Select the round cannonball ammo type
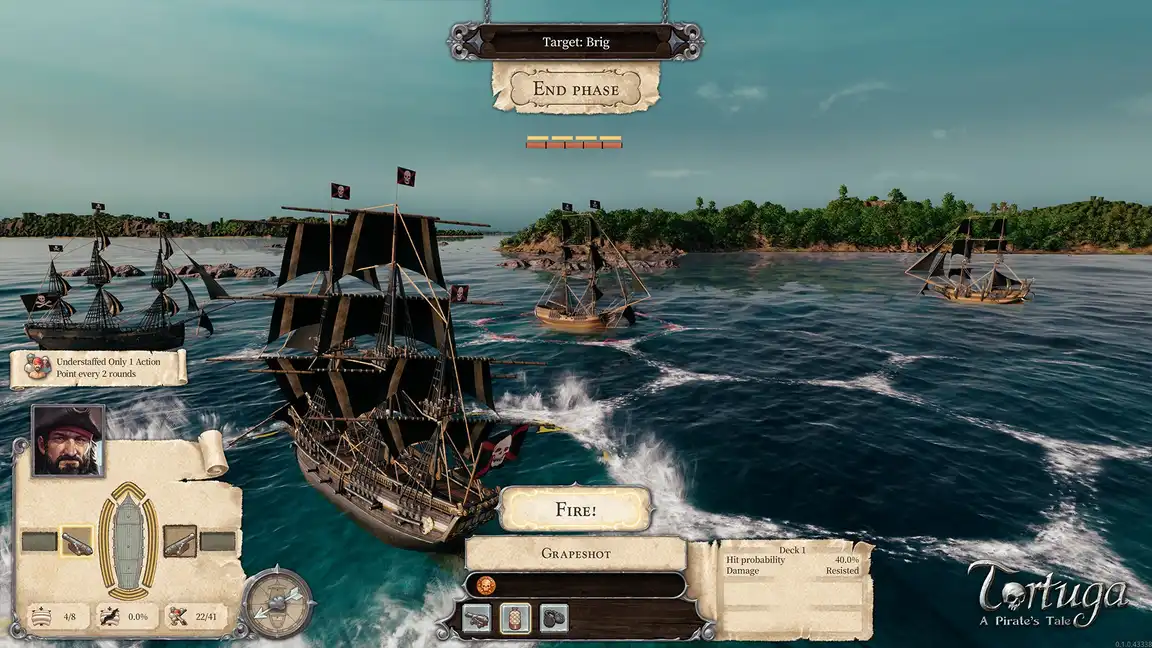 click(x=478, y=618)
